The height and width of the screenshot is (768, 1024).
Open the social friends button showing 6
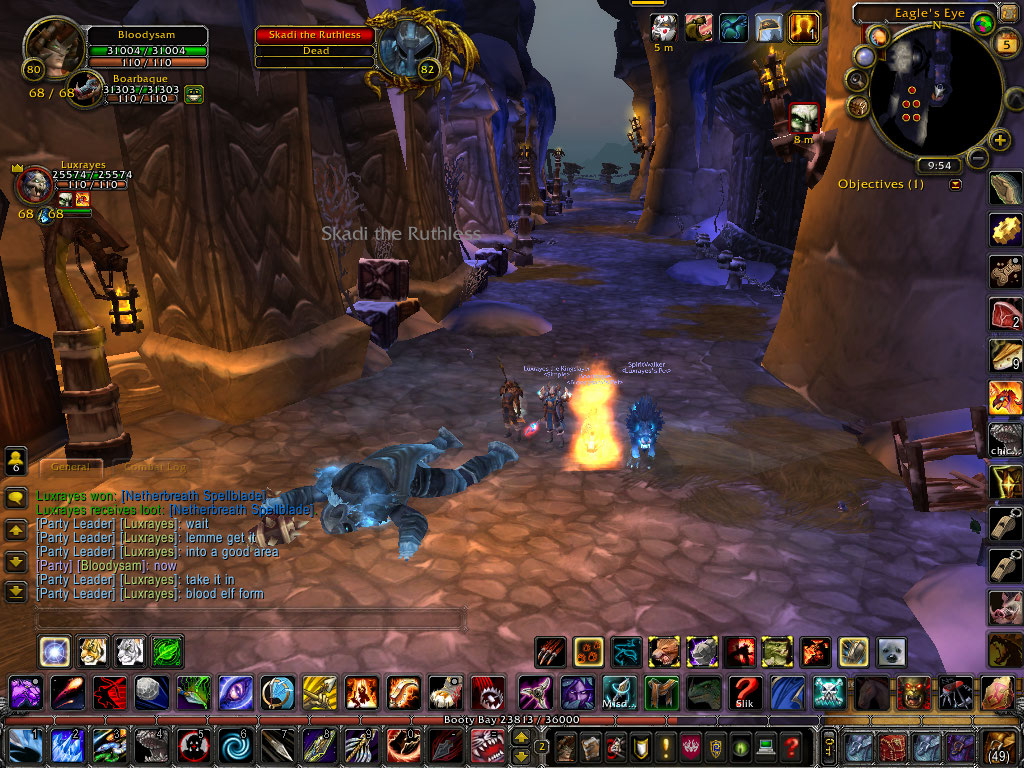(x=16, y=461)
